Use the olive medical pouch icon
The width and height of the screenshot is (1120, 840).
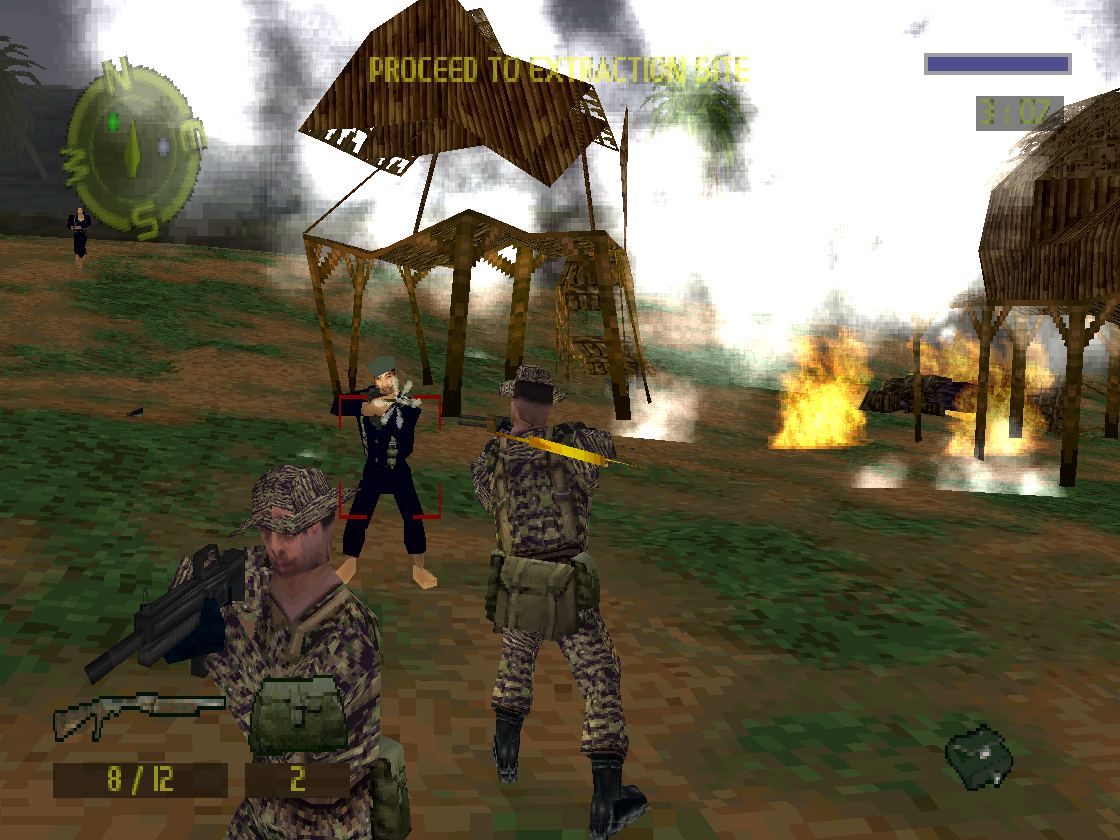click(298, 716)
